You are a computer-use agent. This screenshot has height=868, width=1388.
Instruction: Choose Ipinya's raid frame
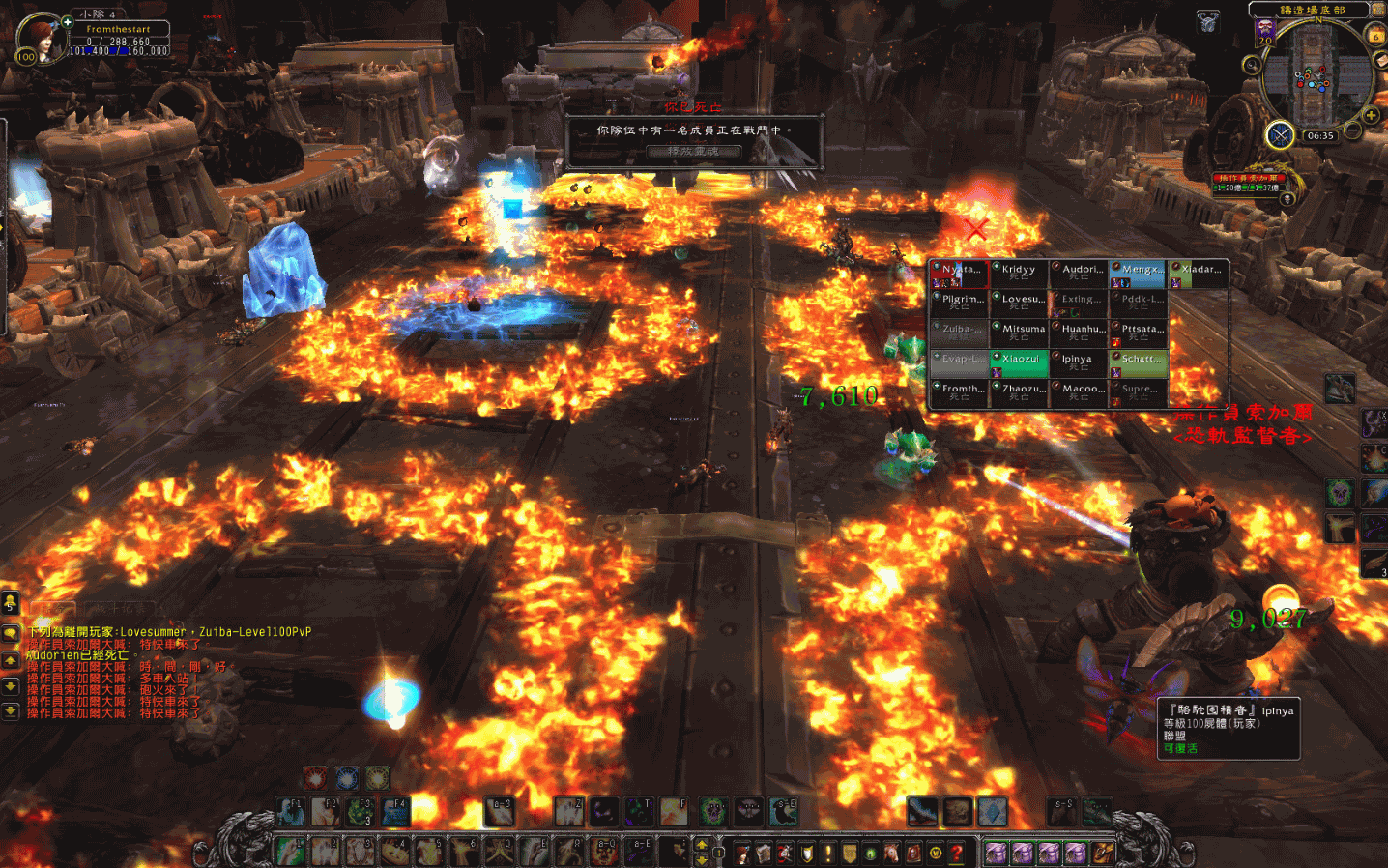point(1079,362)
